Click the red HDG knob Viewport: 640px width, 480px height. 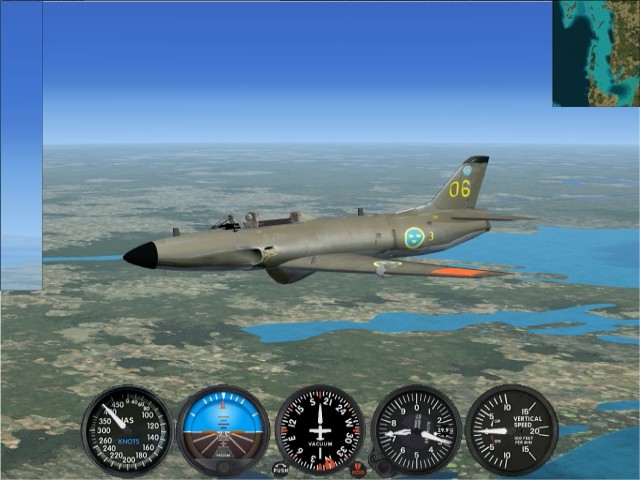coord(358,469)
